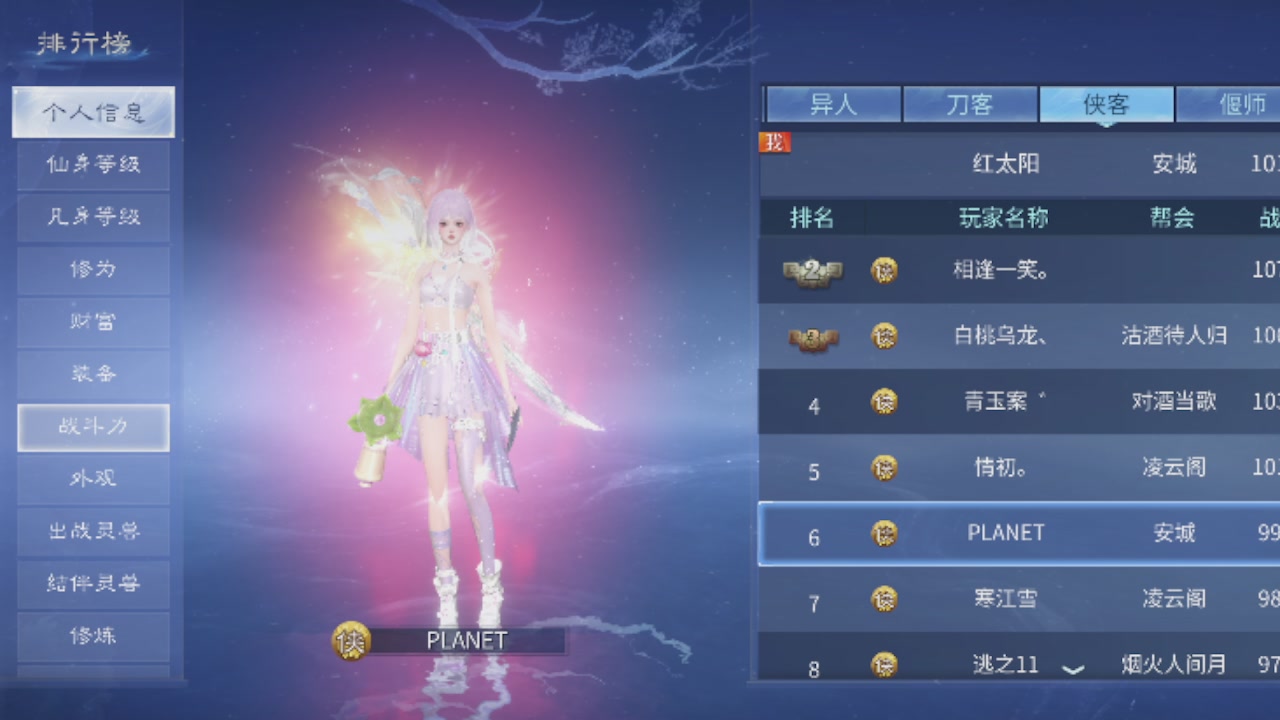Click the 侠 class icon beside 情初。
Image resolution: width=1280 pixels, height=720 pixels.
pos(884,467)
